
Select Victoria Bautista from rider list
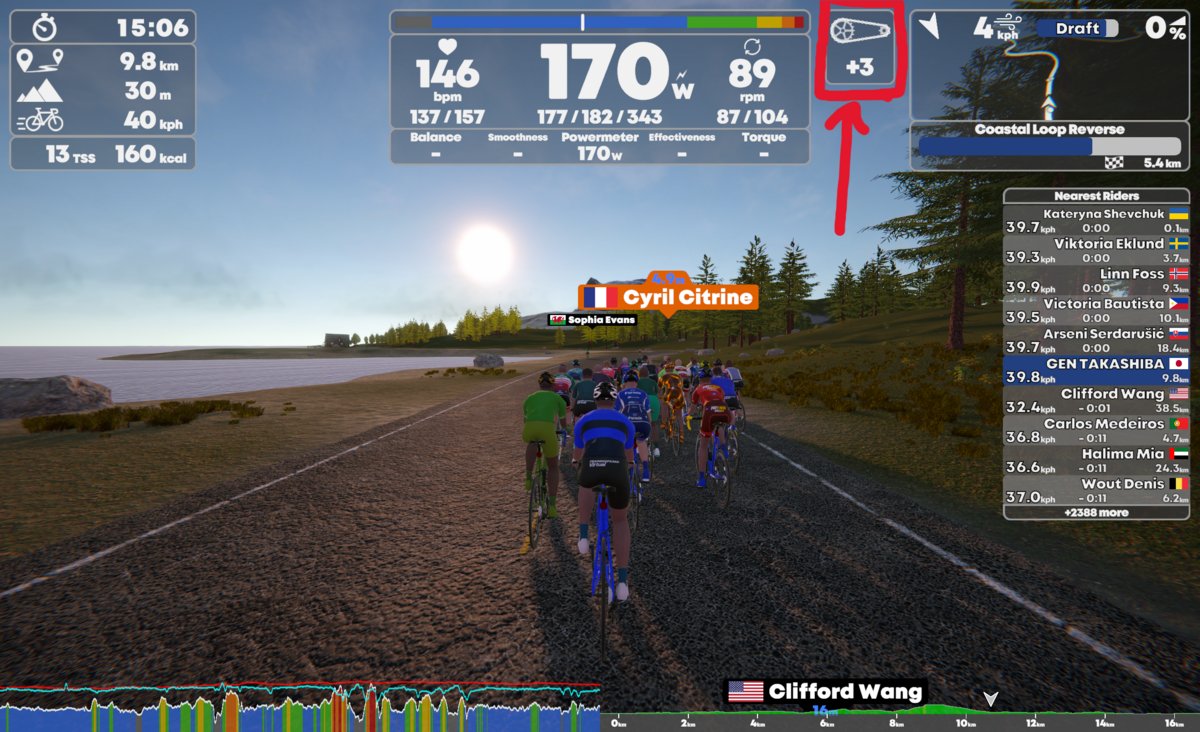coord(1096,311)
